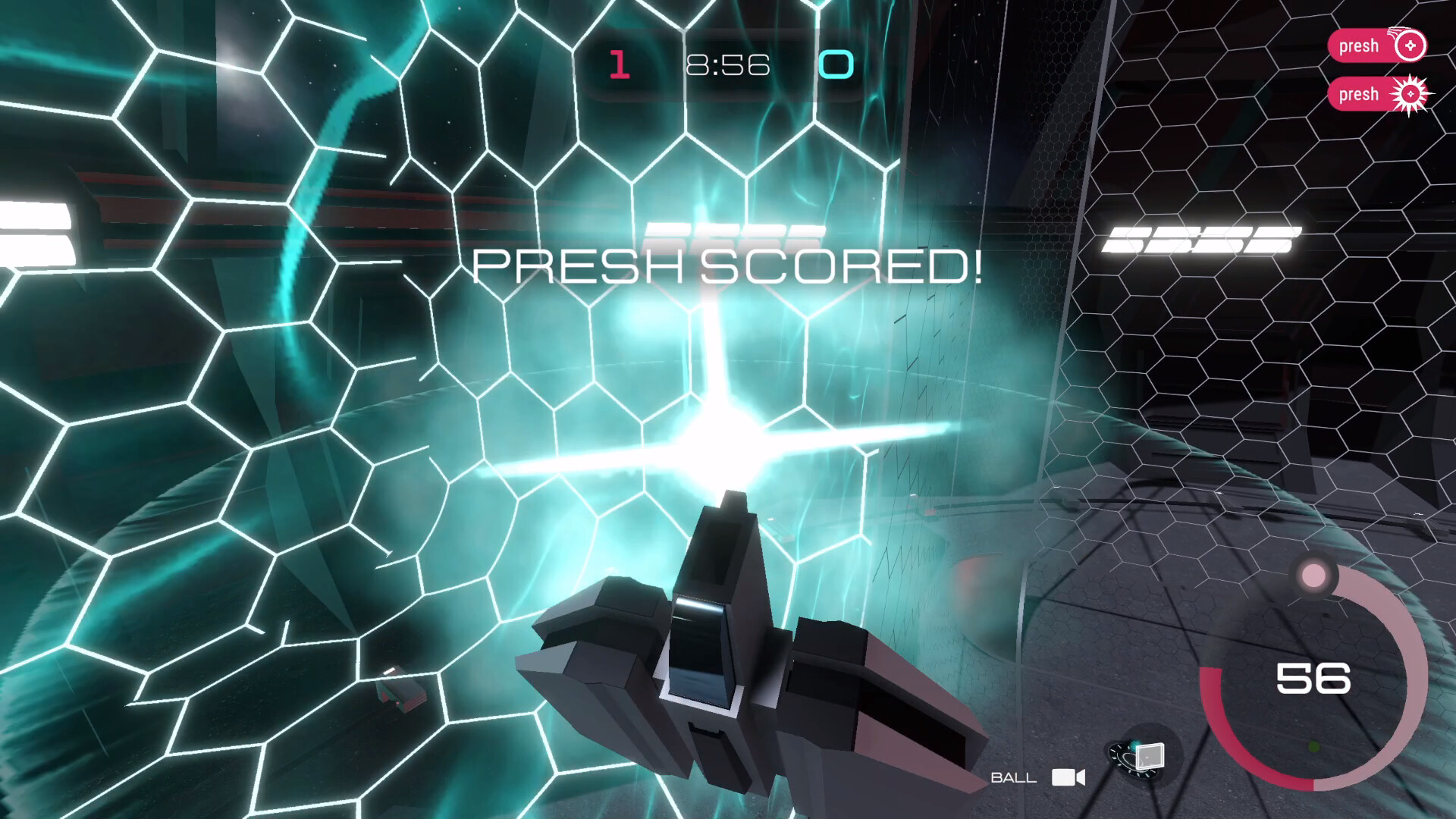Click the green indicator dot on the health ring

tap(1313, 746)
